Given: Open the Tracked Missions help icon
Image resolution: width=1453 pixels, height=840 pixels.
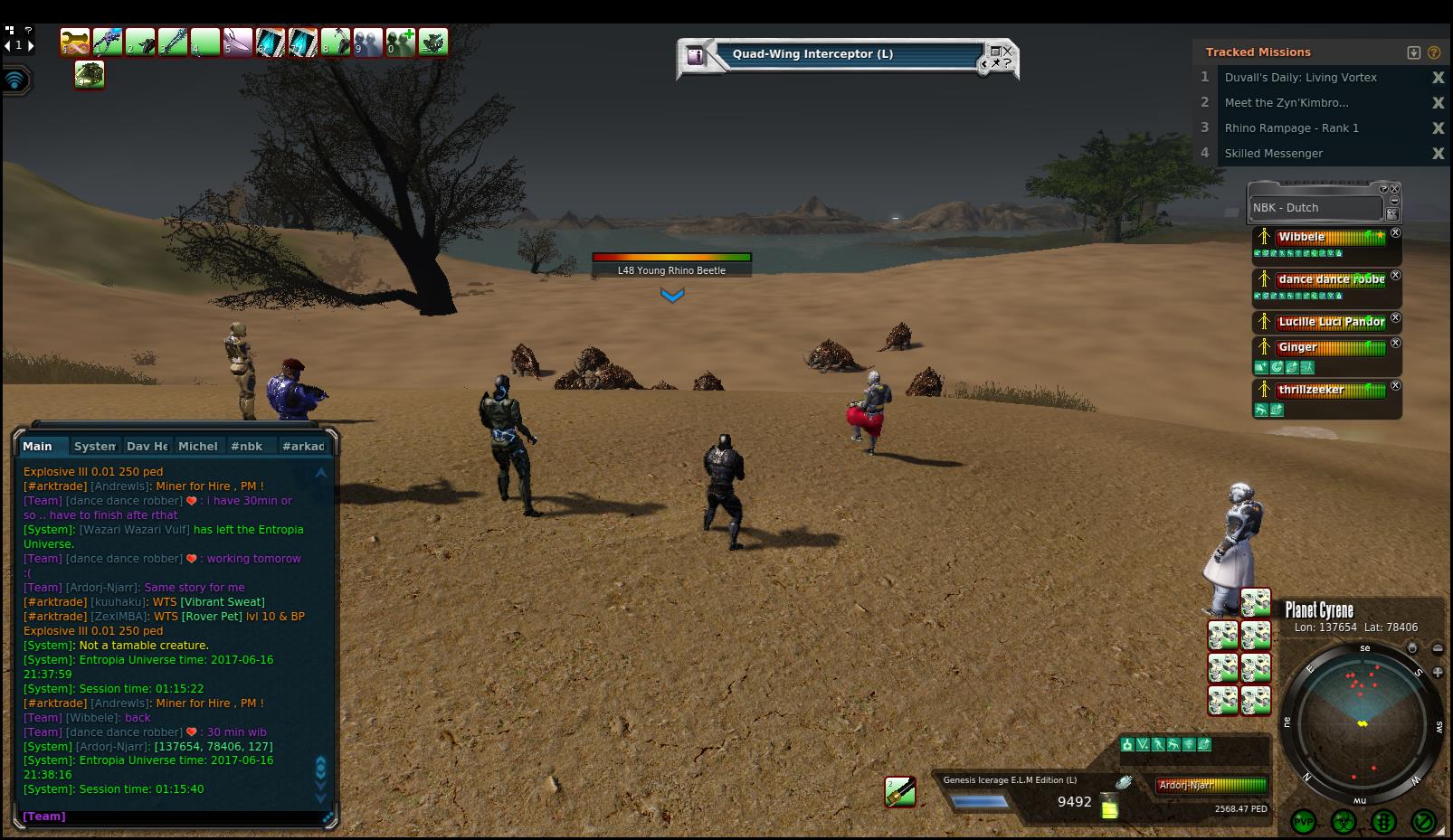Looking at the screenshot, I should pyautogui.click(x=1433, y=52).
